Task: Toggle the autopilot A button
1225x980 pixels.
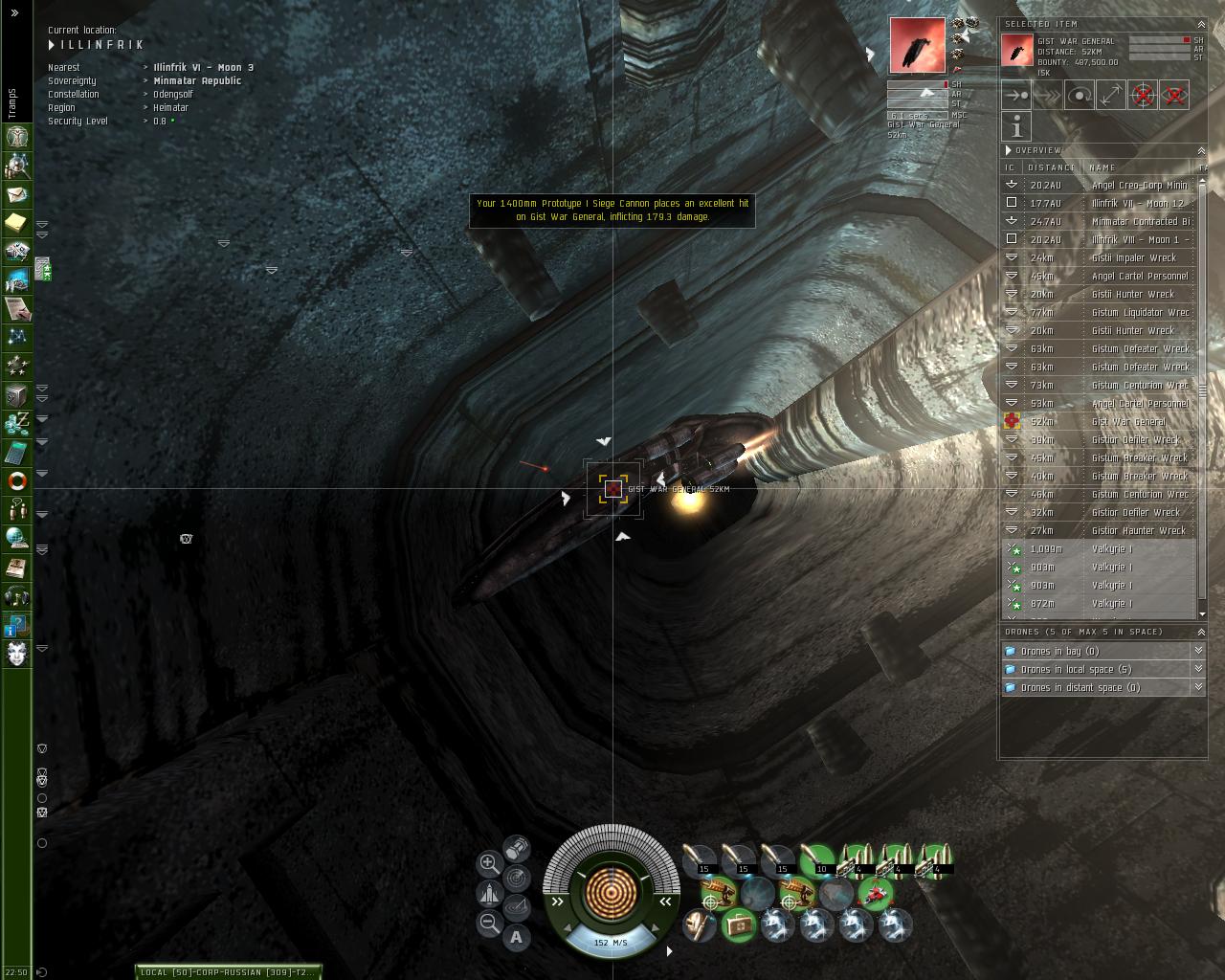Action: 516,937
